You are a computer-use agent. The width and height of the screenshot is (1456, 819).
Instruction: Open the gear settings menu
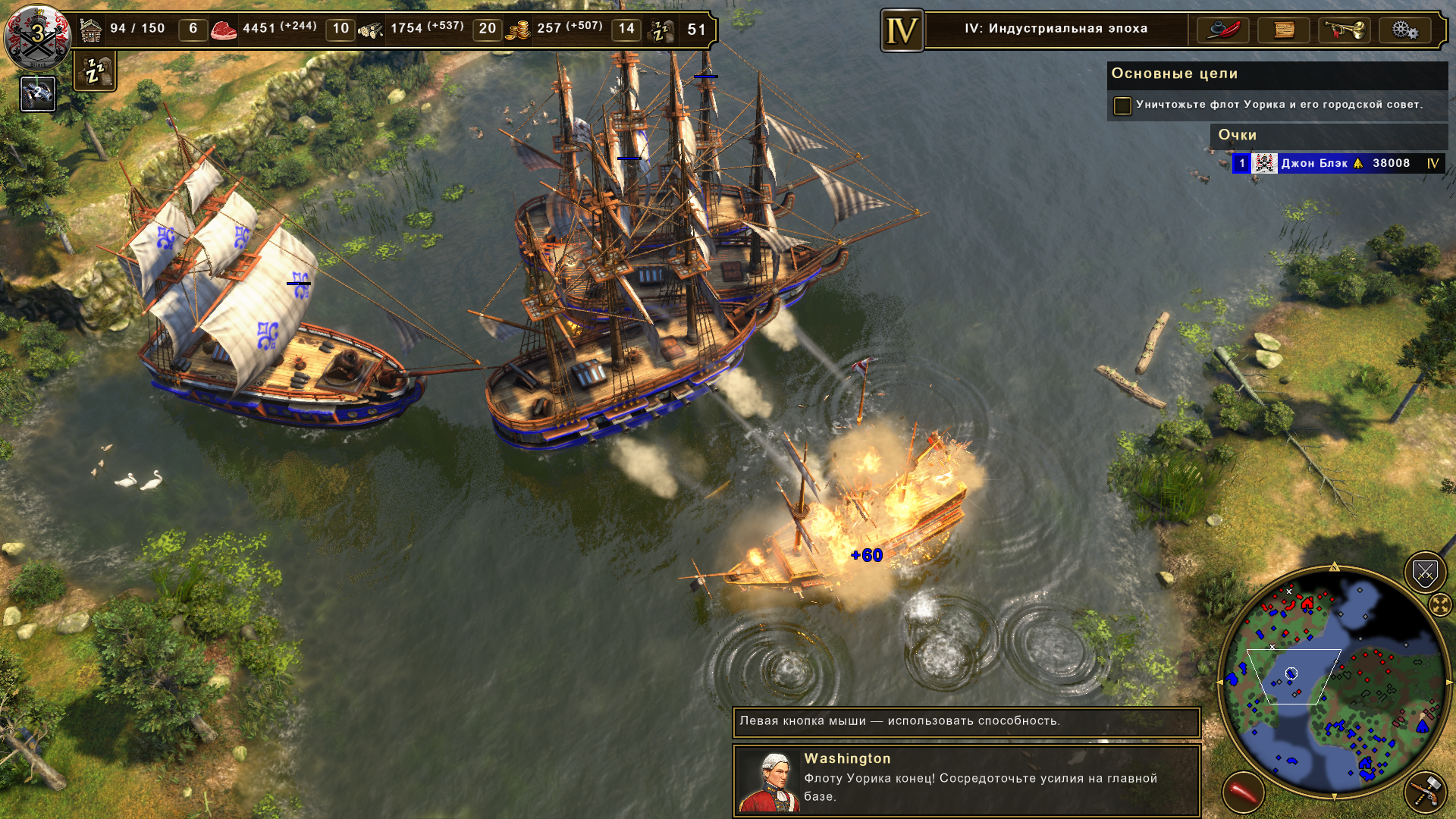click(x=1404, y=30)
